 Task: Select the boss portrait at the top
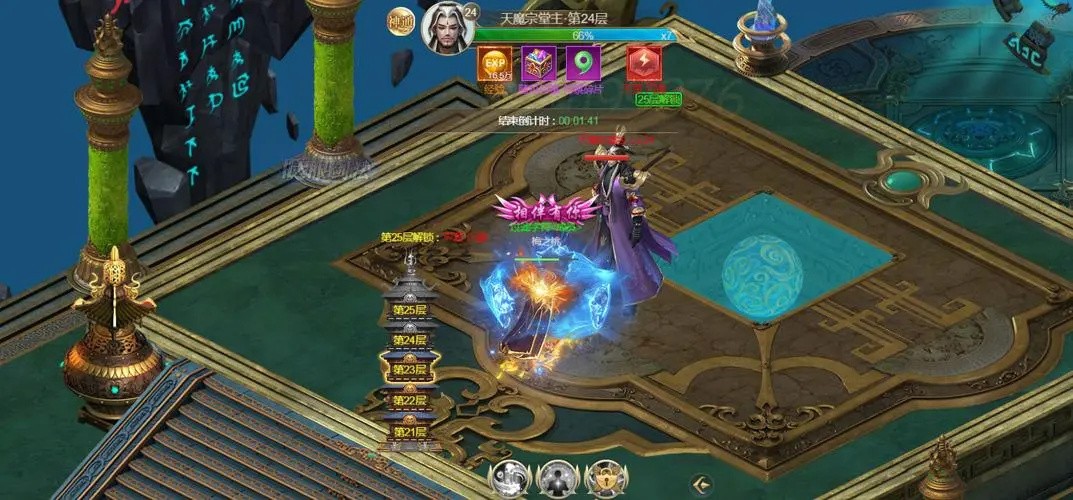click(x=445, y=30)
